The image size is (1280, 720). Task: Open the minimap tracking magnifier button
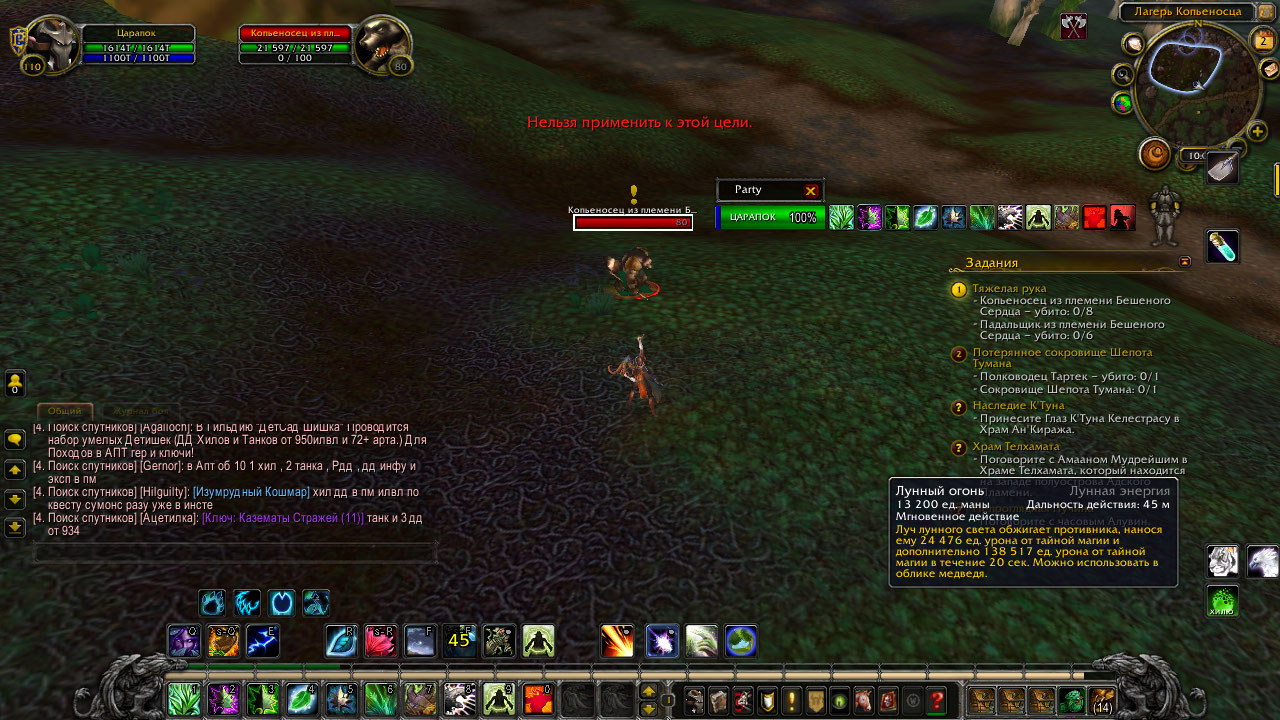click(1123, 74)
